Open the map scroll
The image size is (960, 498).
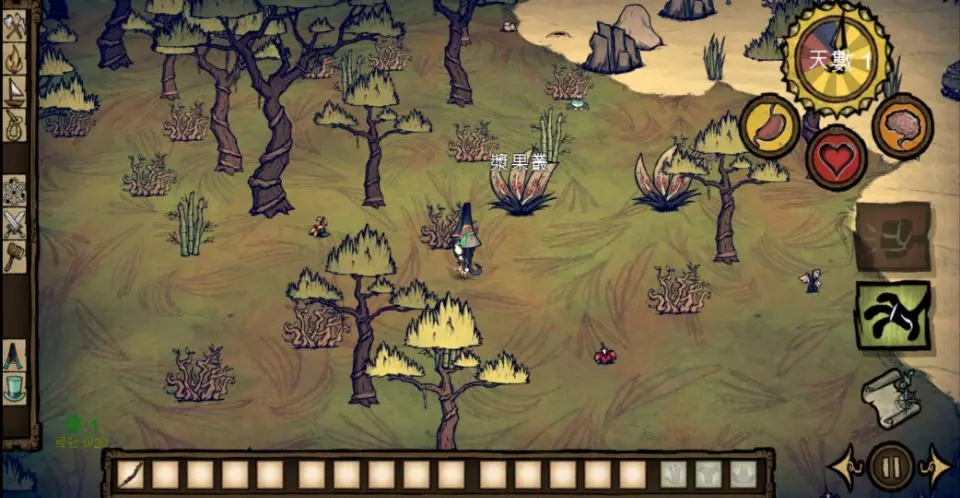(892, 393)
